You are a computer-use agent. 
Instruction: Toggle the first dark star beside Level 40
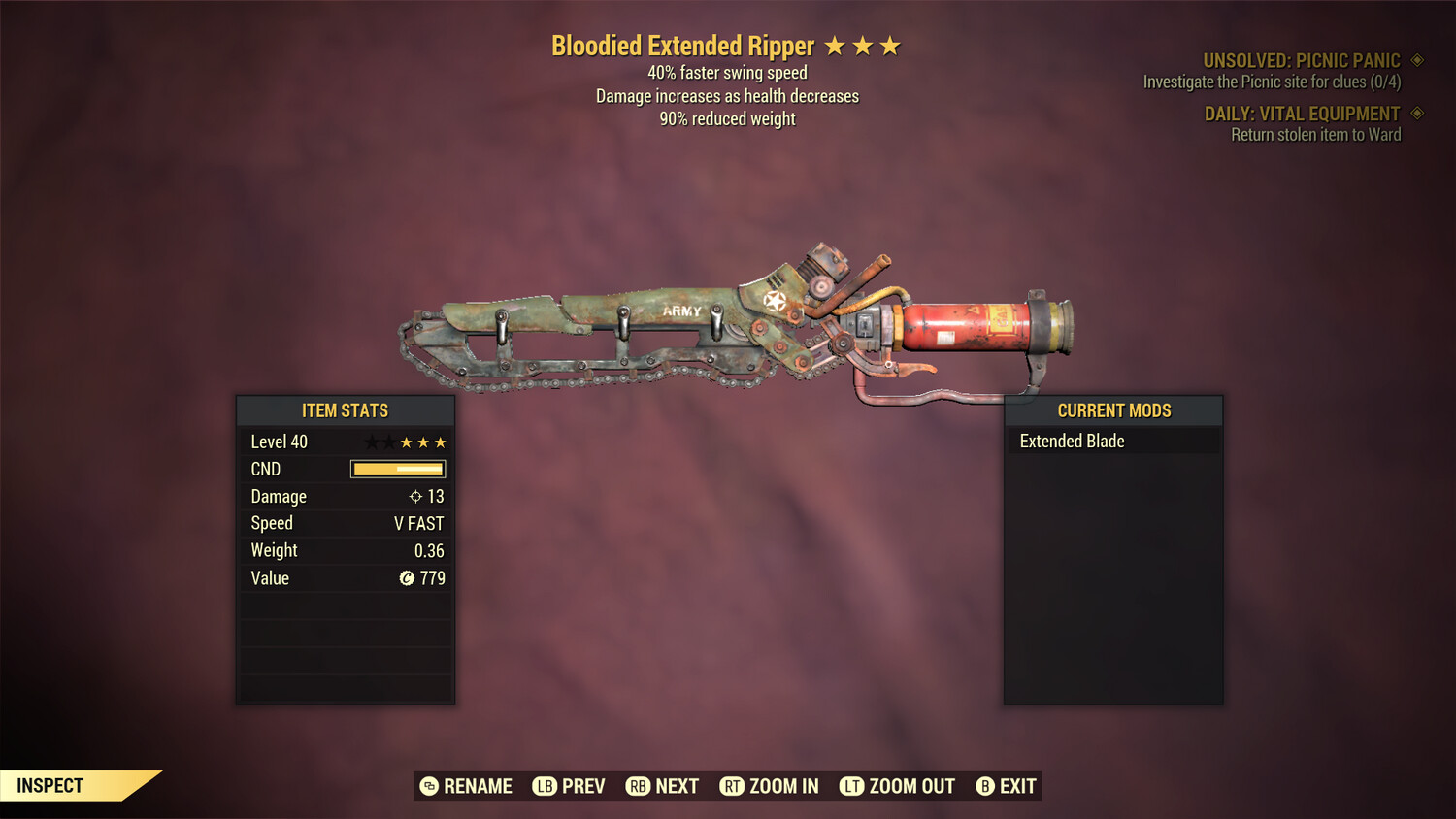(370, 442)
